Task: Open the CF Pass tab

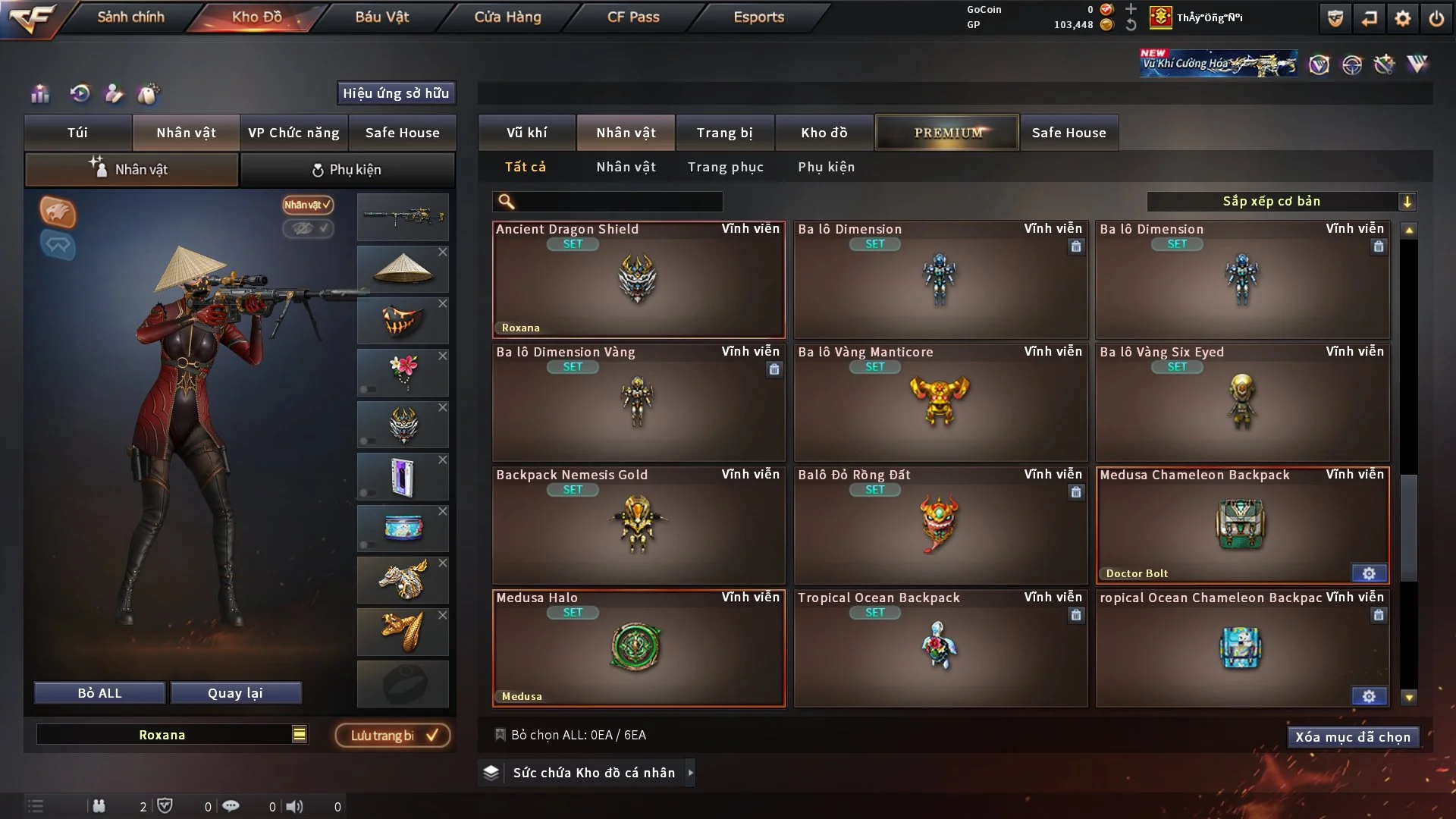Action: tap(633, 17)
